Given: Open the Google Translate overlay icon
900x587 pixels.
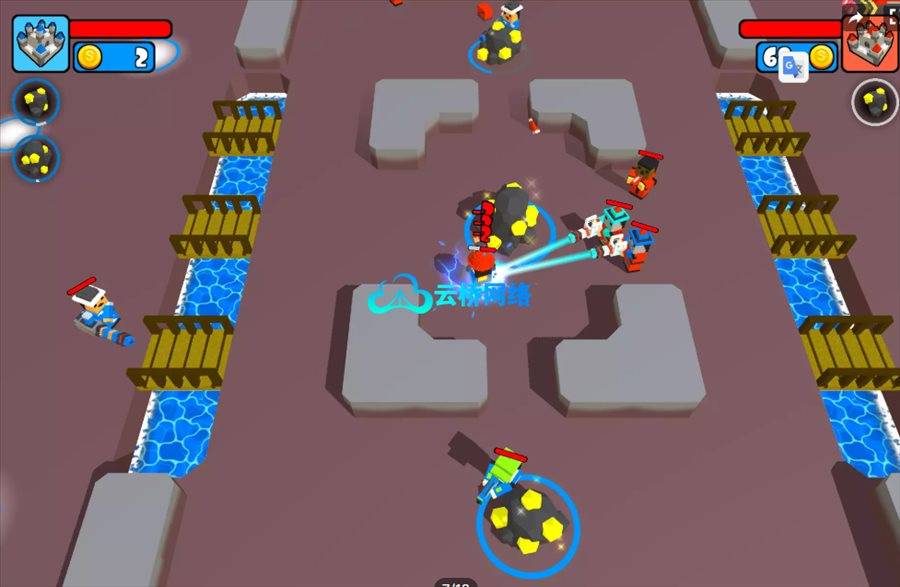Looking at the screenshot, I should tap(794, 66).
